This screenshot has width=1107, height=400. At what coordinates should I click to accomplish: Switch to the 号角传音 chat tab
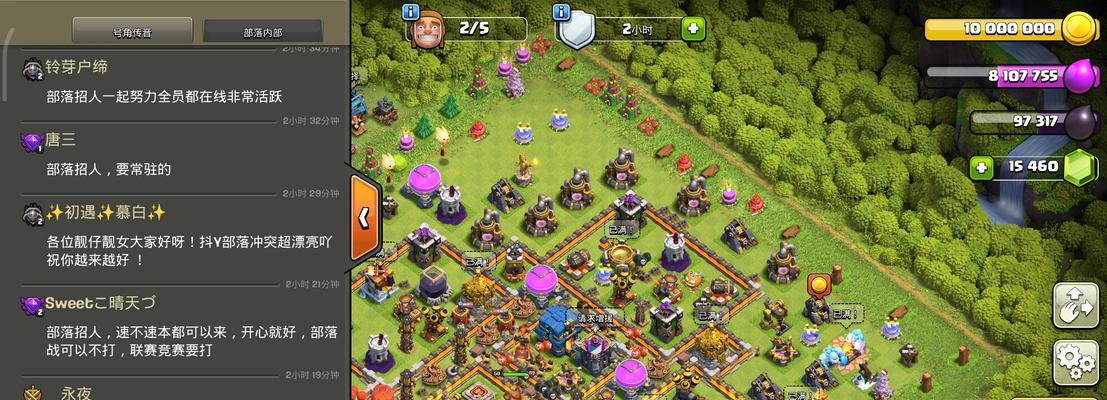[133, 32]
